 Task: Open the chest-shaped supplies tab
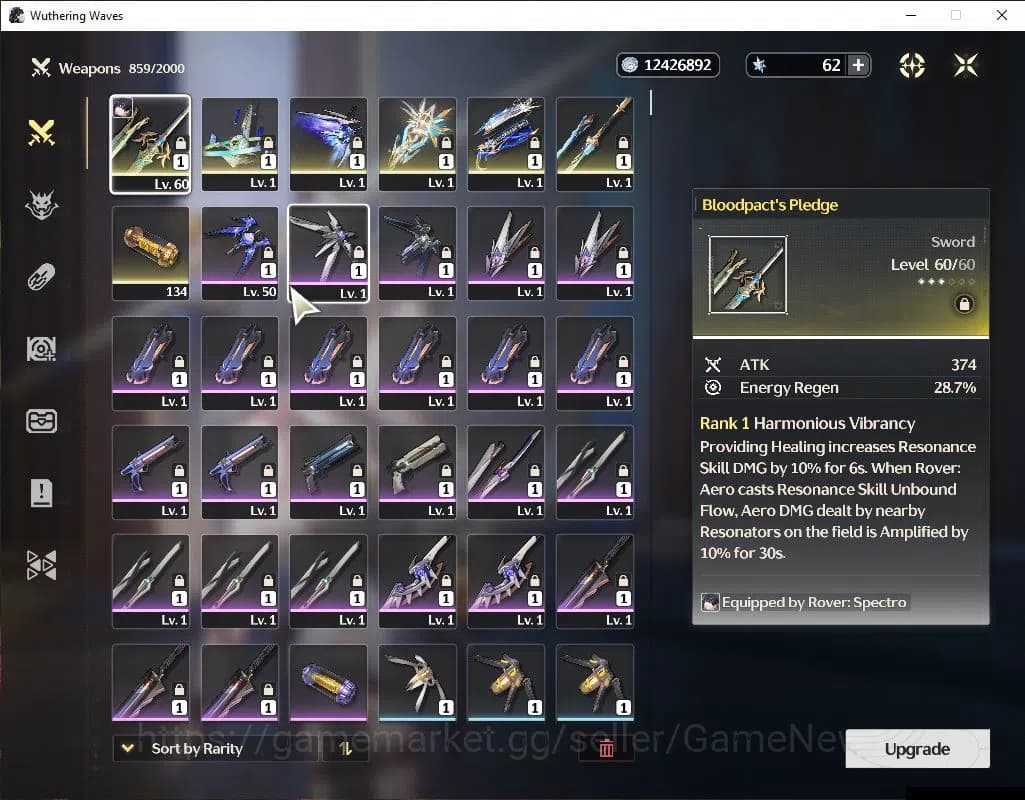pyautogui.click(x=41, y=421)
